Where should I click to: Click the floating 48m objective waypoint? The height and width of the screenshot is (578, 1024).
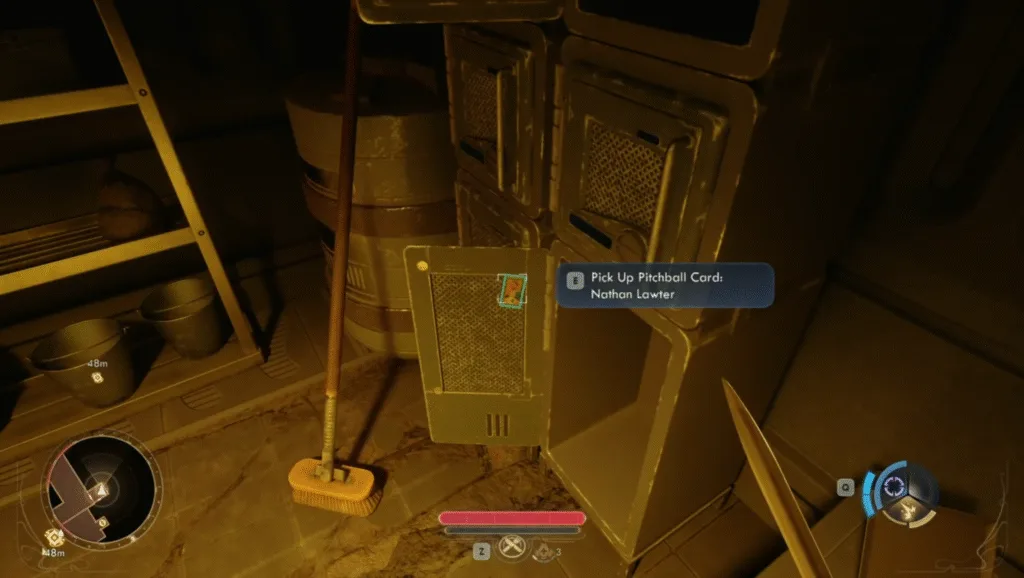click(97, 378)
